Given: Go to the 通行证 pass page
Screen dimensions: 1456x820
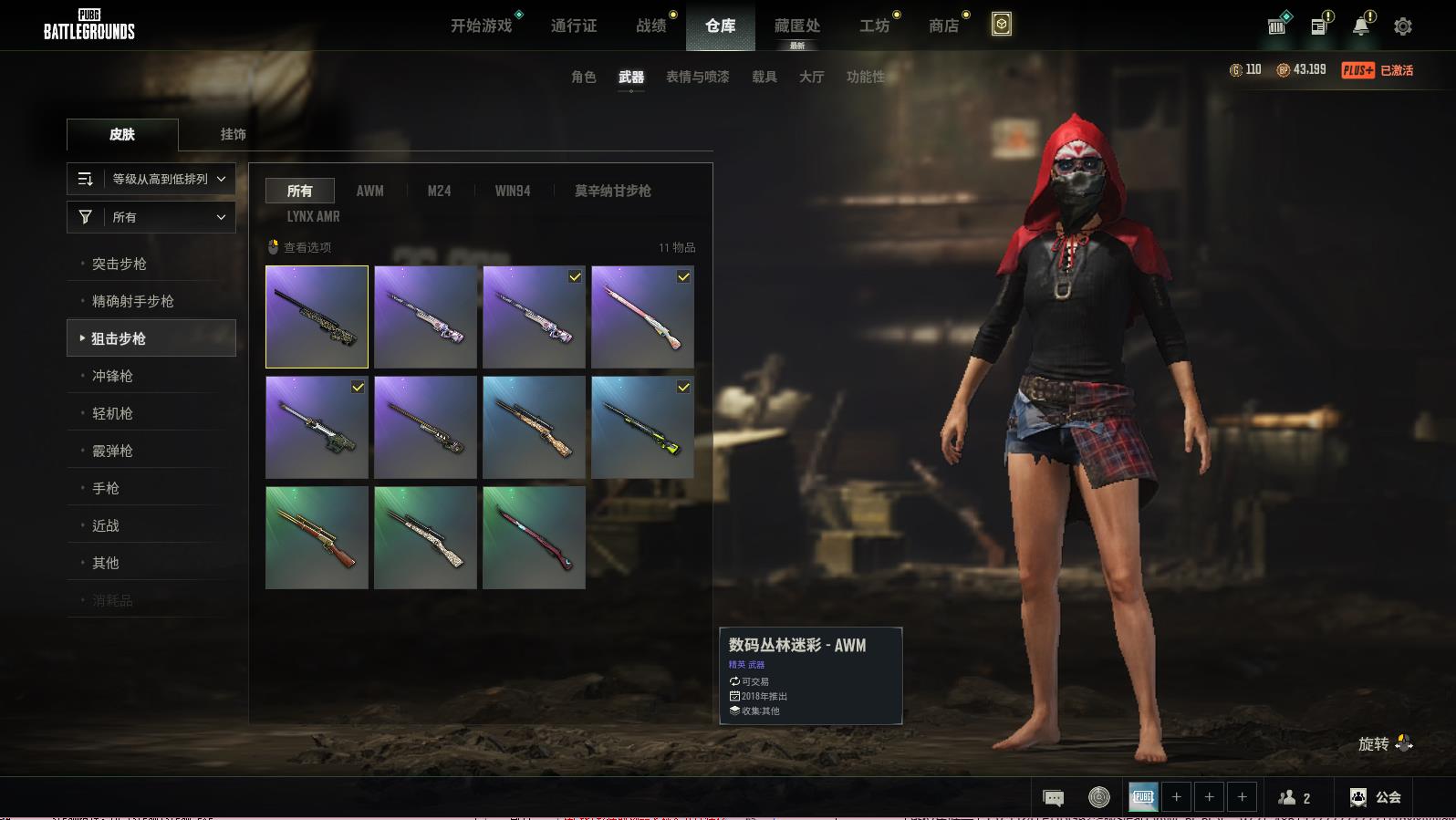Looking at the screenshot, I should pyautogui.click(x=574, y=26).
